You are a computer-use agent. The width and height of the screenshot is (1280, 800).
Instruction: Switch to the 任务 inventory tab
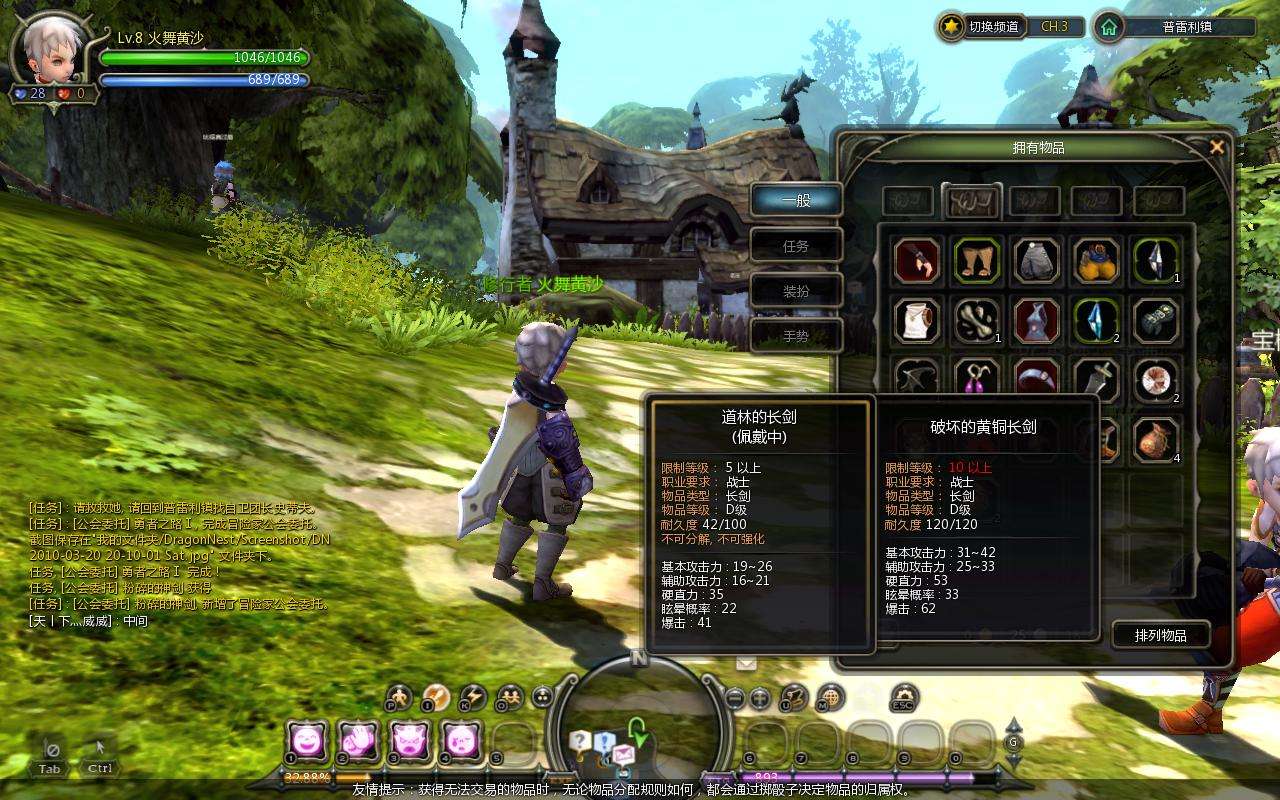pos(796,246)
